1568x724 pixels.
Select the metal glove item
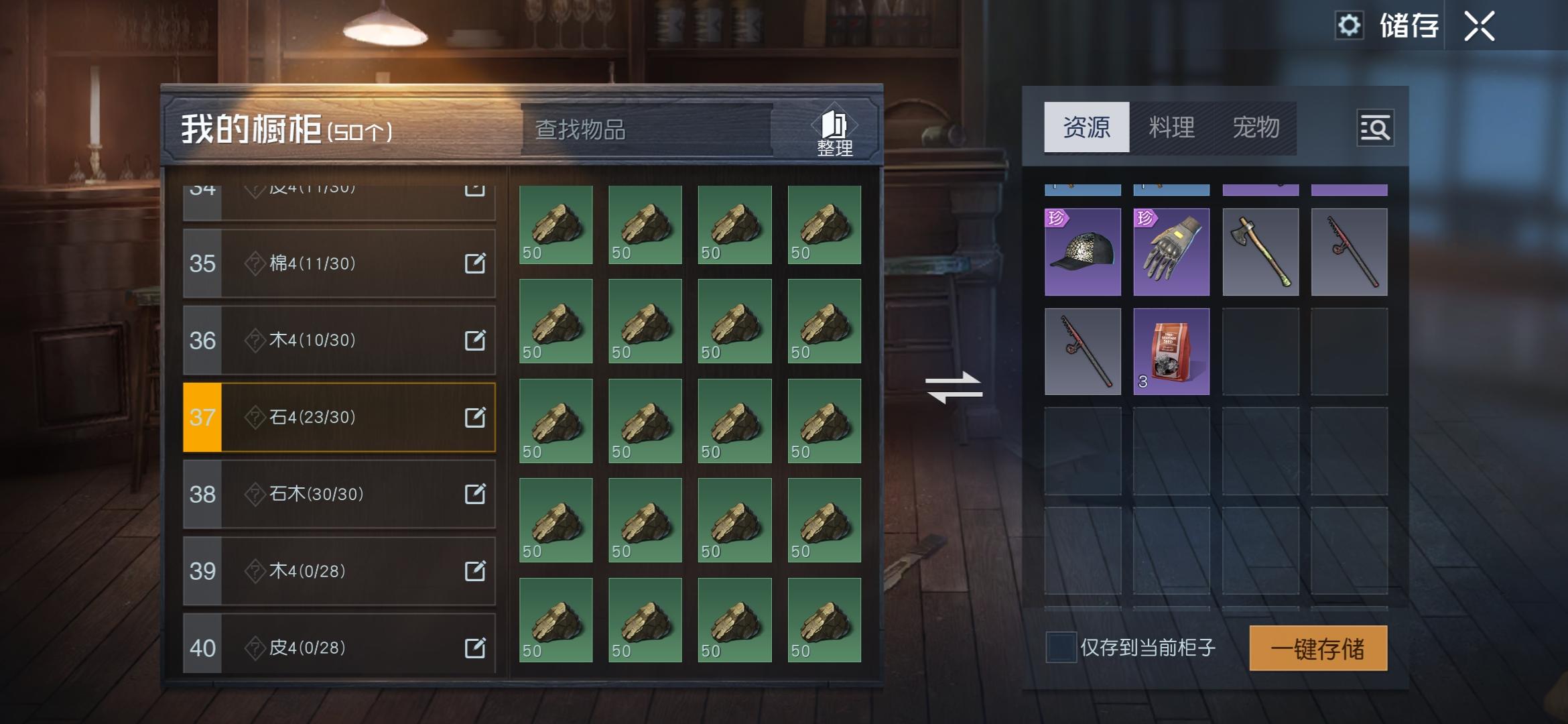(1171, 251)
